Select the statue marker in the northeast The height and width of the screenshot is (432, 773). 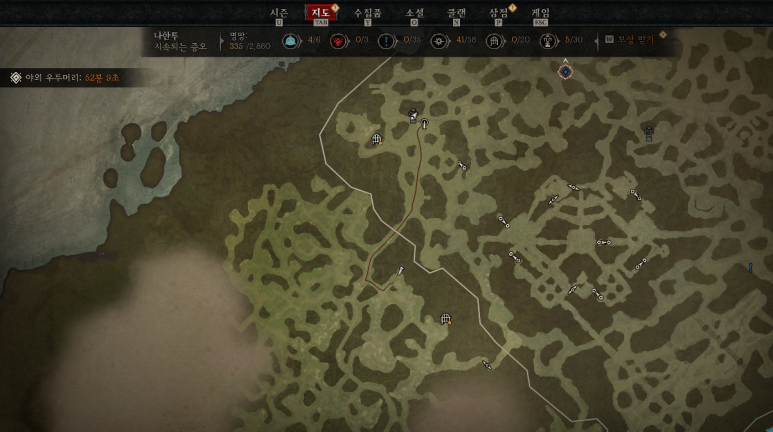649,131
